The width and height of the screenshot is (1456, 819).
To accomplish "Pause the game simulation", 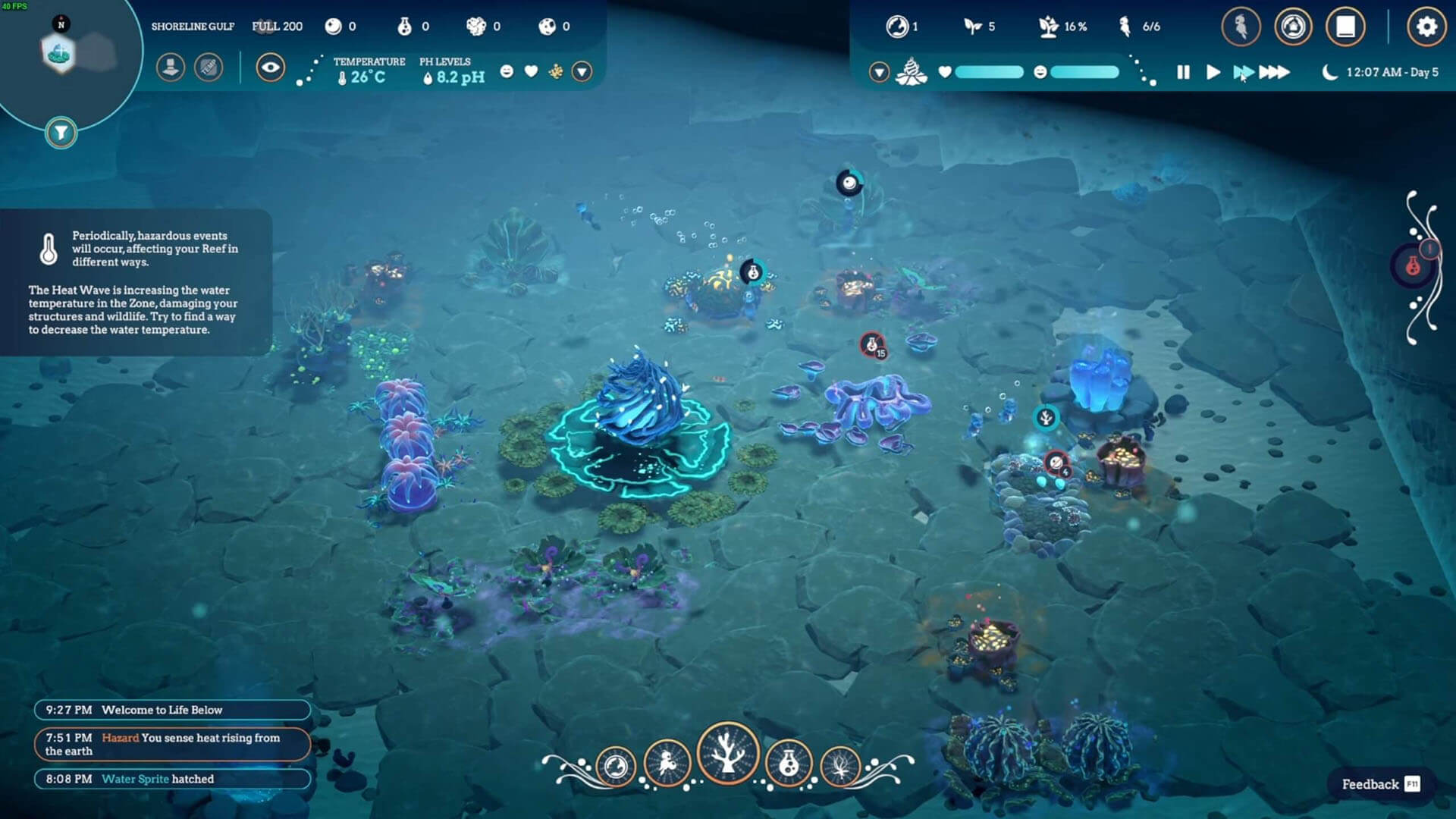I will point(1183,72).
